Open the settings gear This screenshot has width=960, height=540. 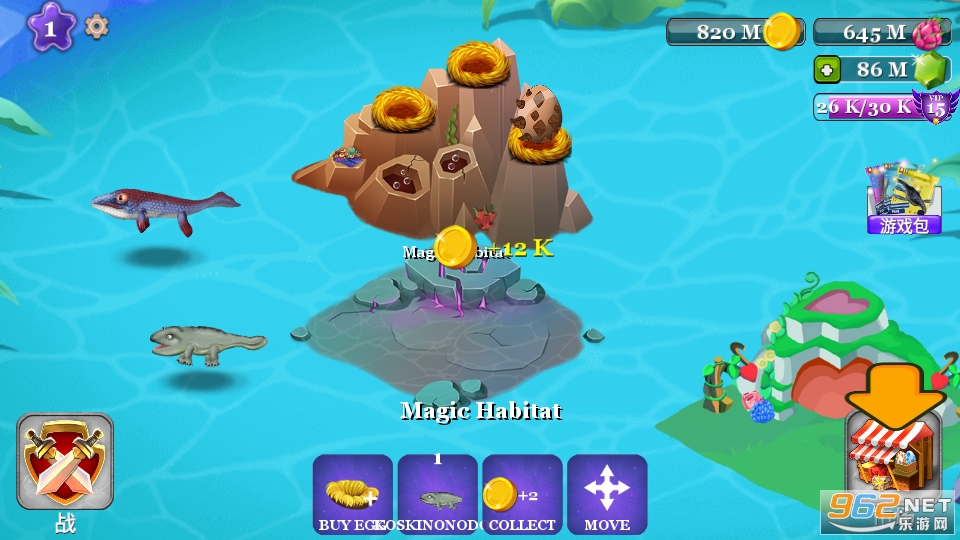(96, 27)
